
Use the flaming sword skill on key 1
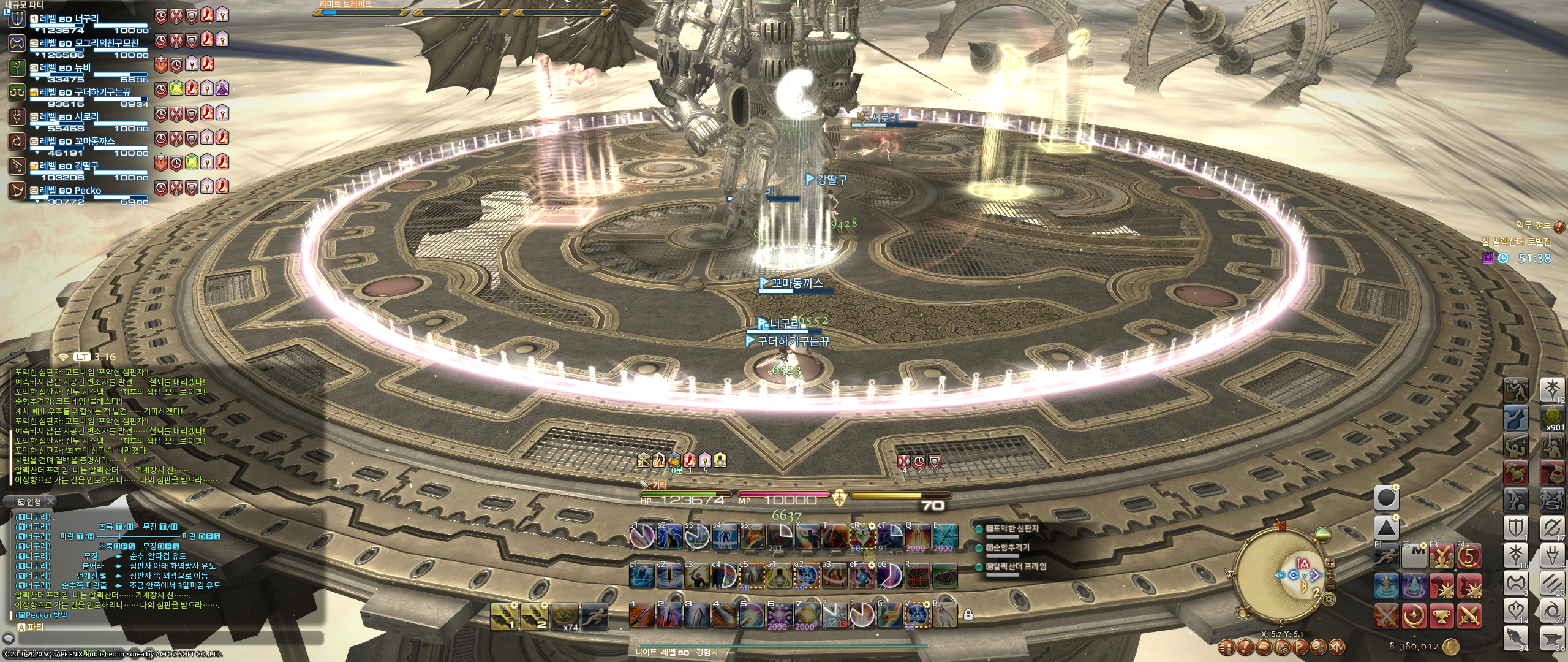(x=641, y=615)
